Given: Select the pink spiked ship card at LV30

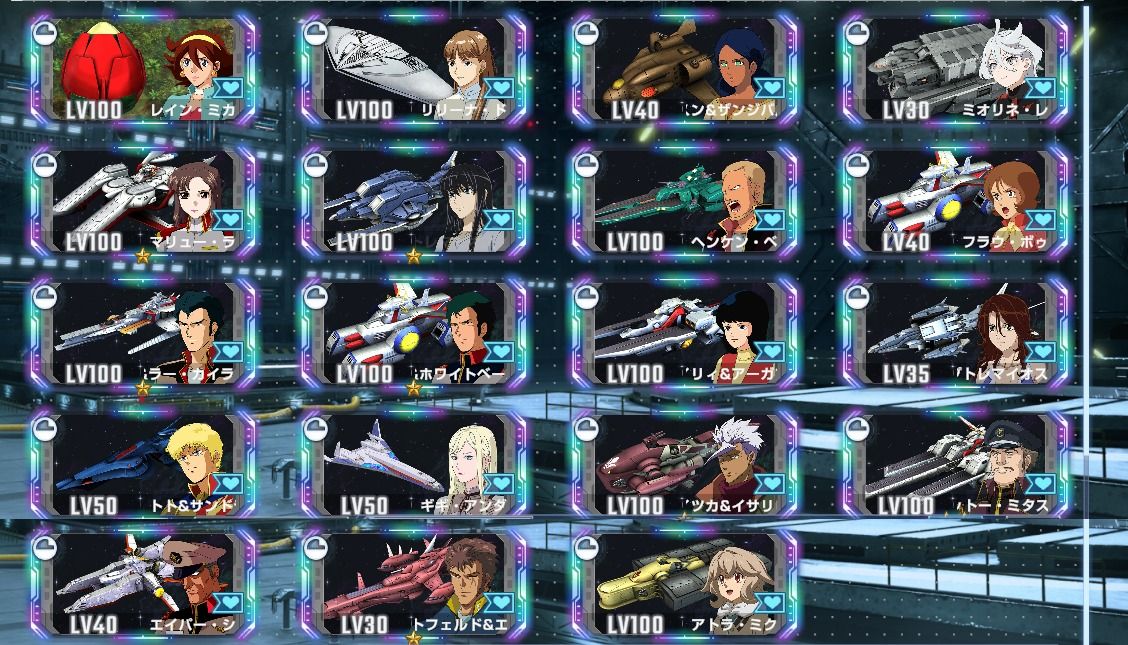Looking at the screenshot, I should point(414,586).
